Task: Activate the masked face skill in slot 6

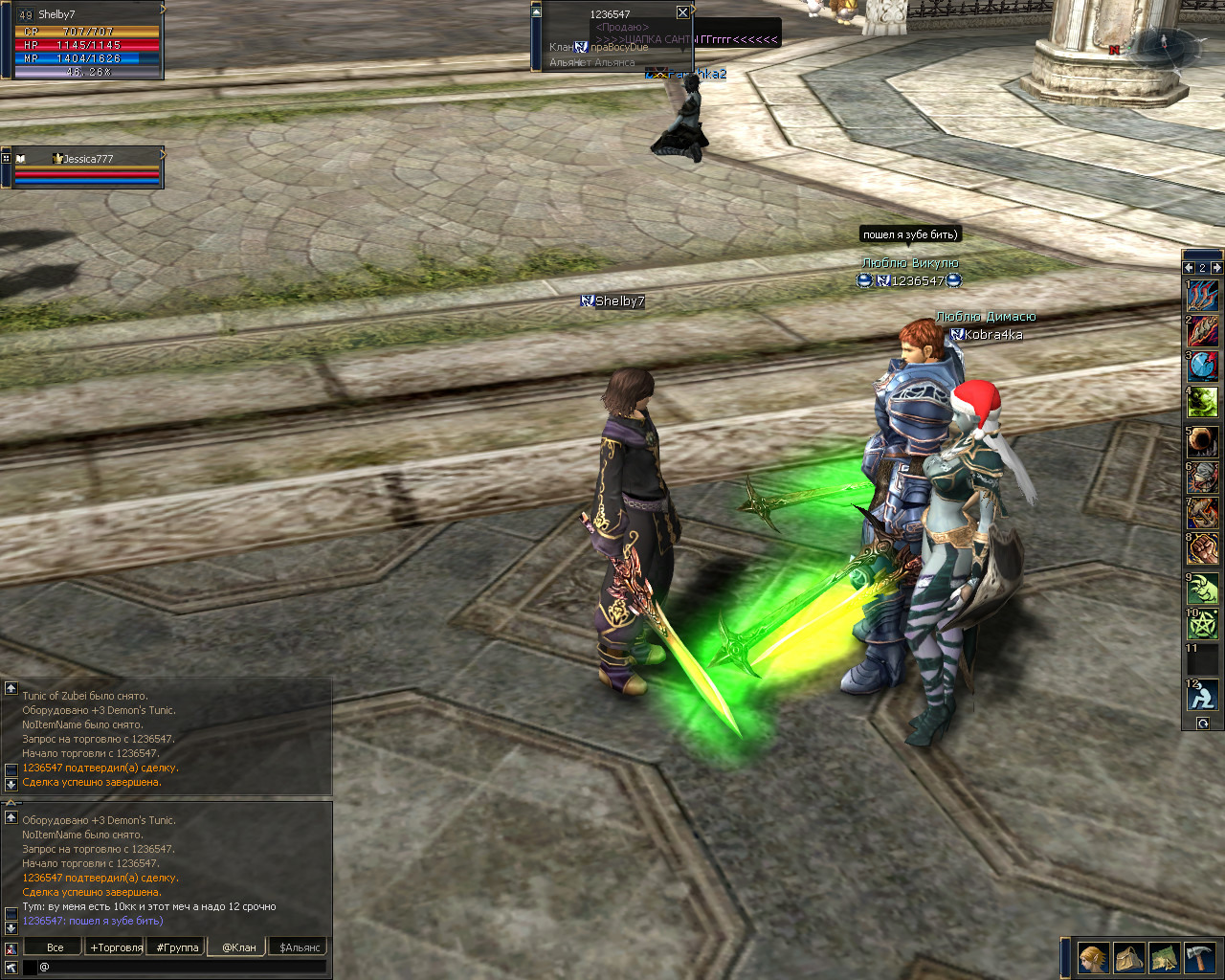Action: [1202, 476]
